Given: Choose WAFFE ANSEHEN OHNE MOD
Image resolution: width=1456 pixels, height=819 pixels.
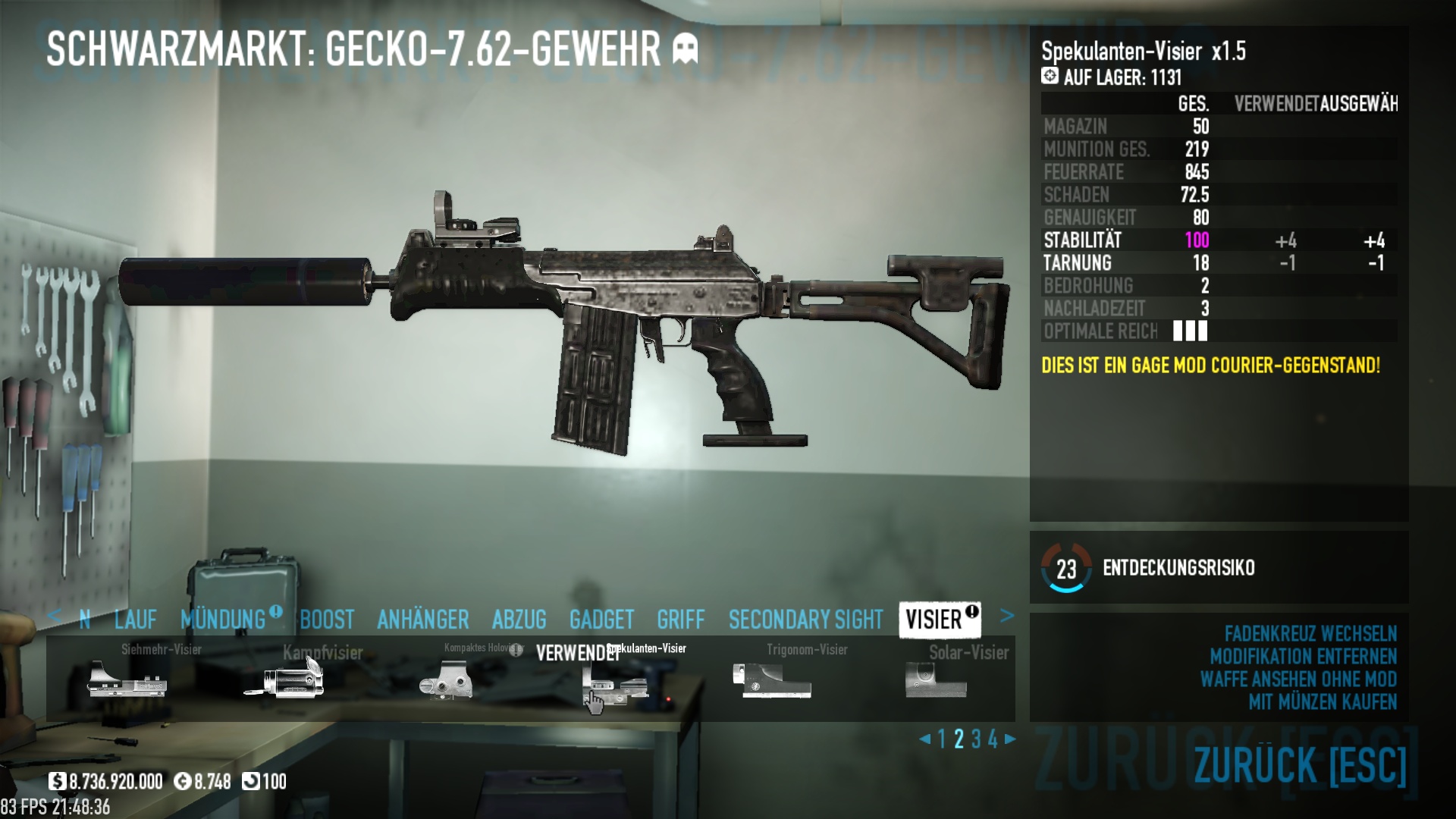Looking at the screenshot, I should point(1298,679).
